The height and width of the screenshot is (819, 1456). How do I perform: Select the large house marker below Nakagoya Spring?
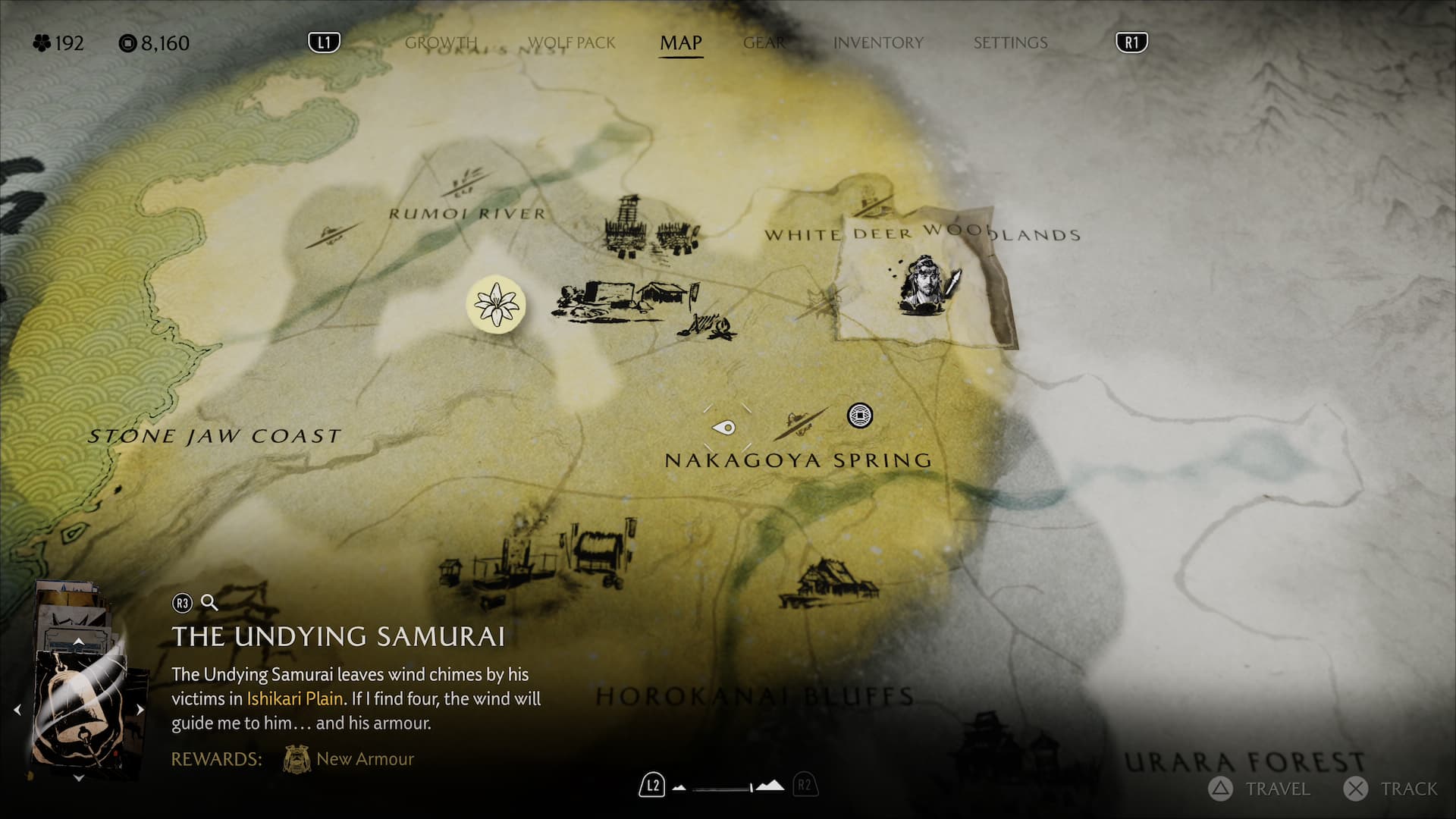(x=830, y=584)
